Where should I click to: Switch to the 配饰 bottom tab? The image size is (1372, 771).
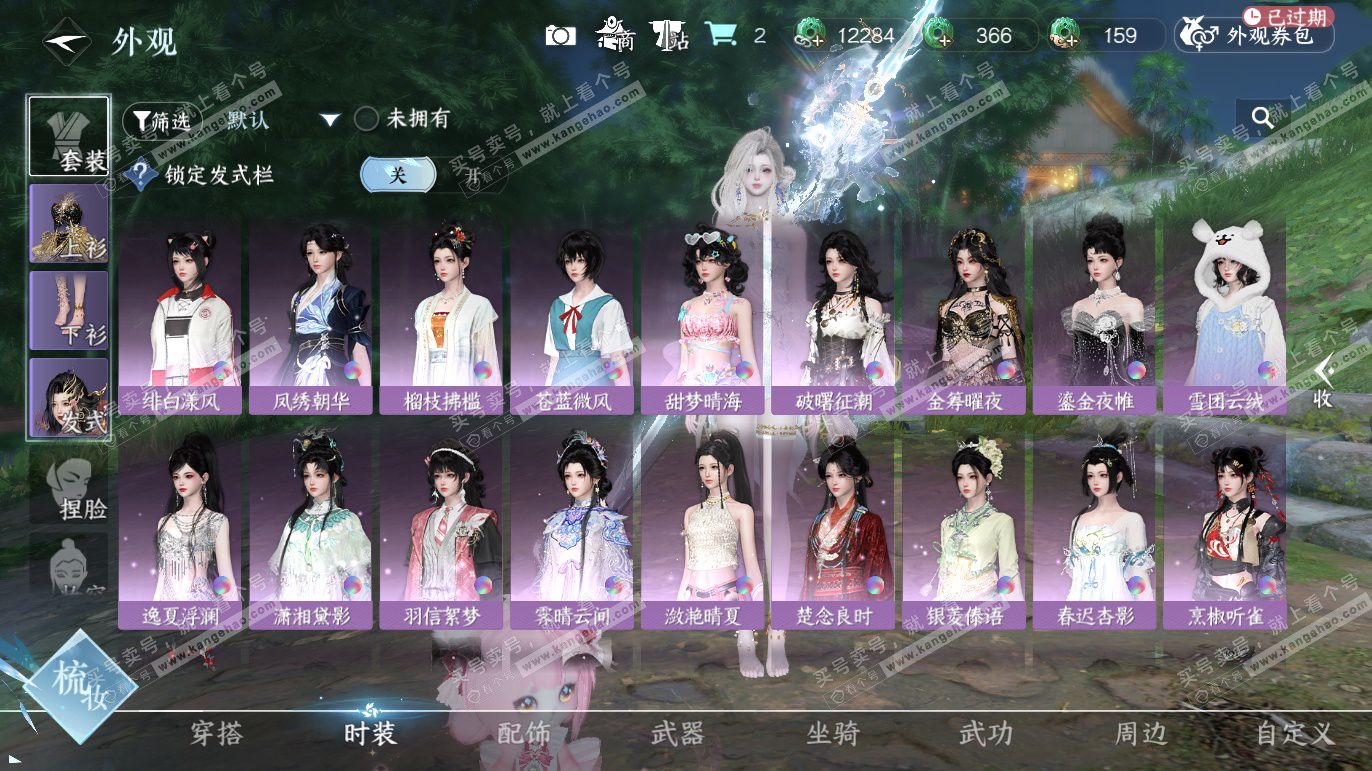524,733
